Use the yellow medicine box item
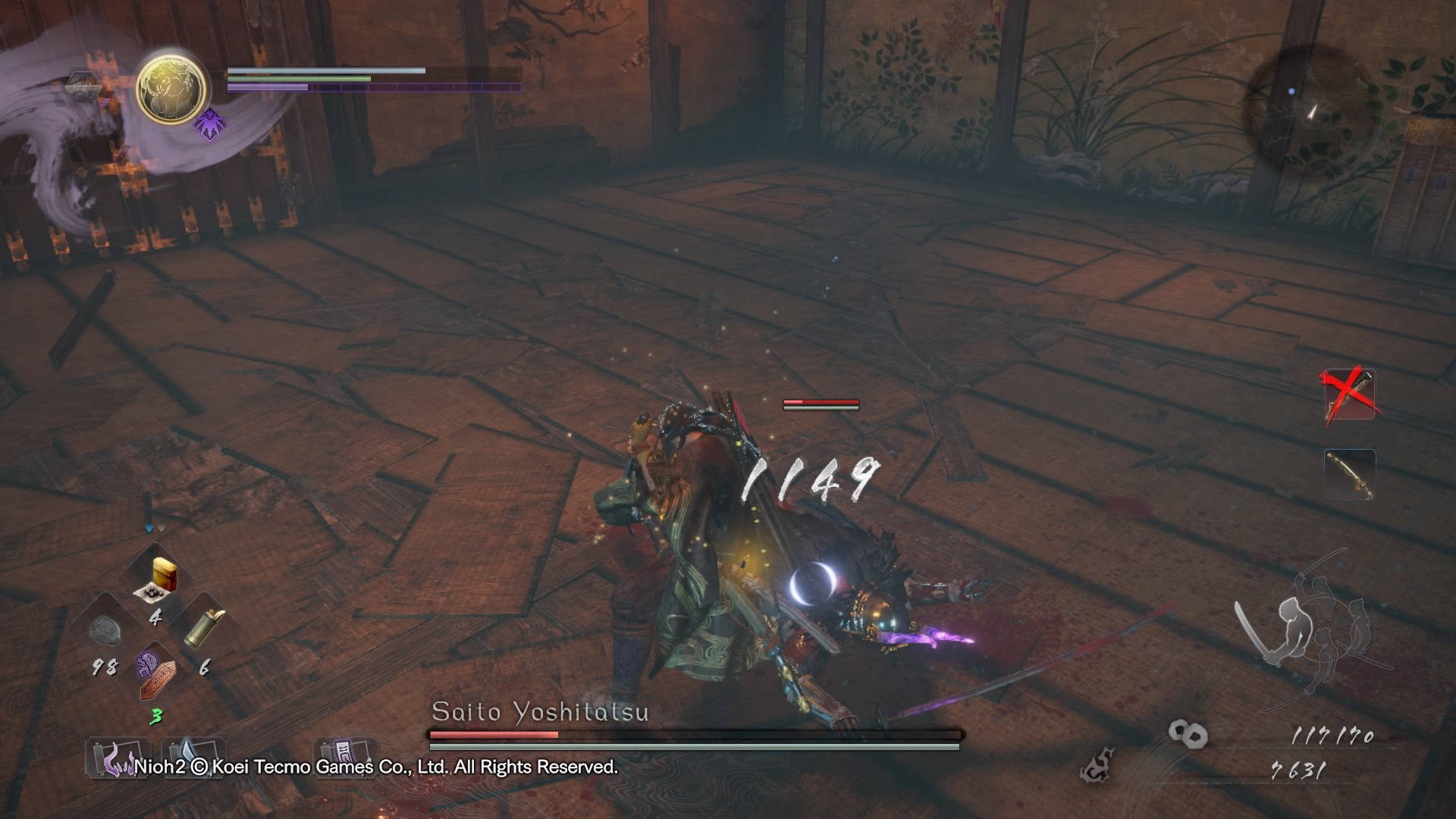 coord(160,579)
